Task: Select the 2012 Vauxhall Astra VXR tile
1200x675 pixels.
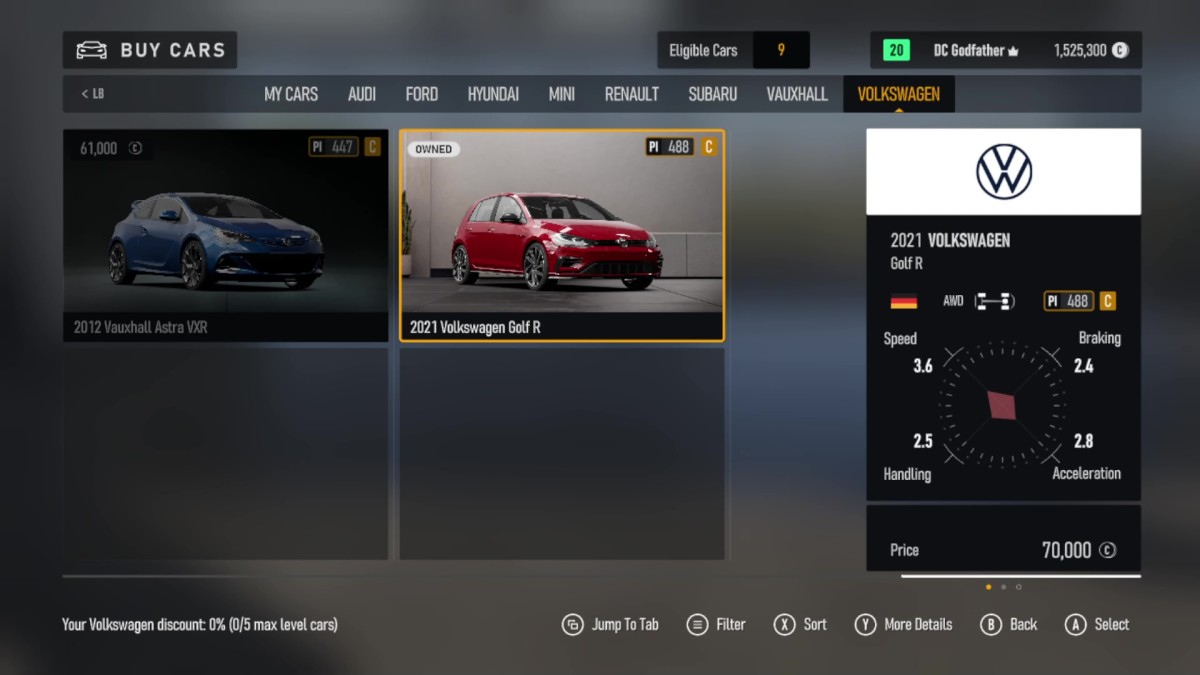Action: pyautogui.click(x=225, y=235)
